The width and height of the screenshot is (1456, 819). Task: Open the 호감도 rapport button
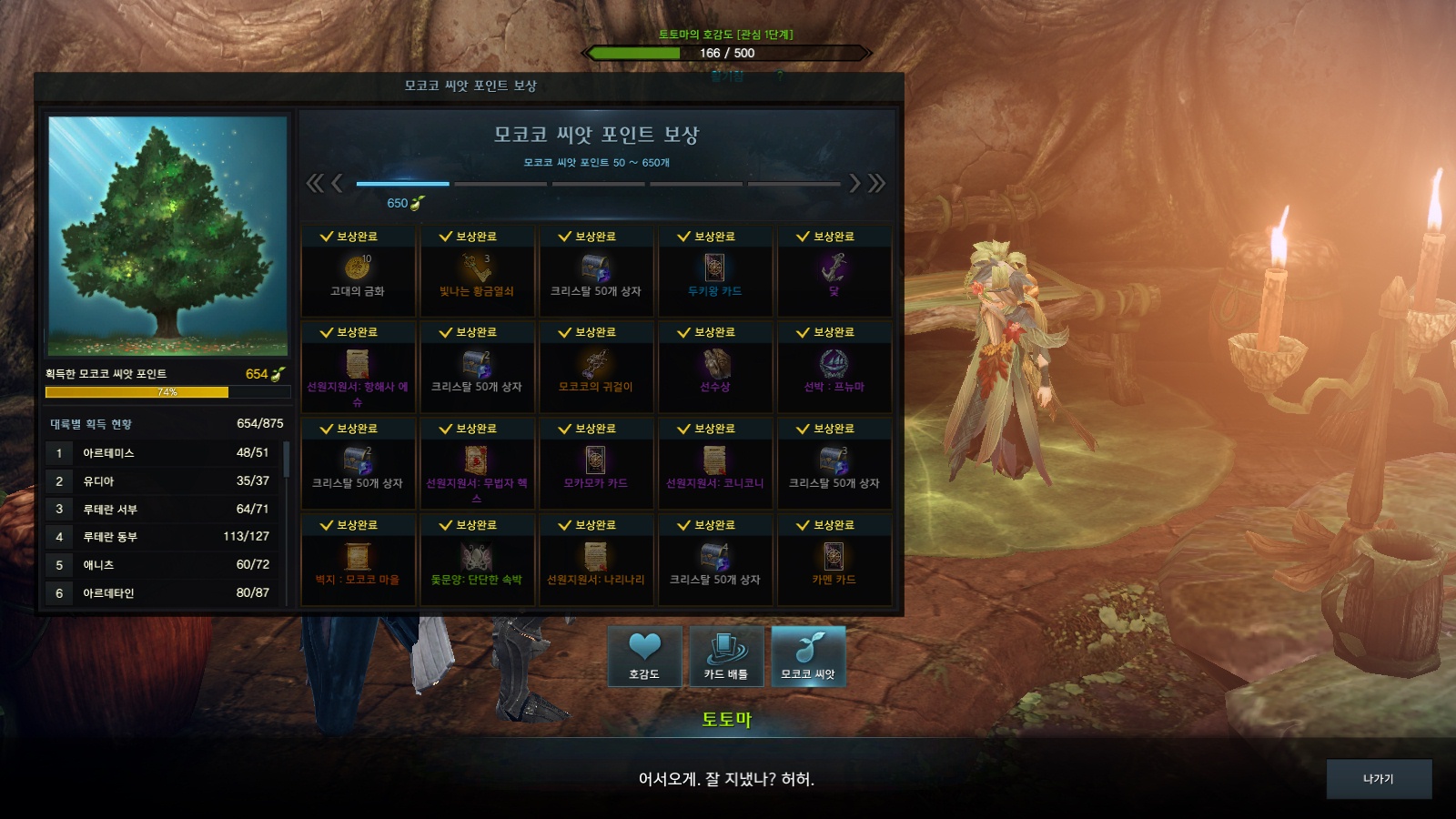tap(644, 655)
